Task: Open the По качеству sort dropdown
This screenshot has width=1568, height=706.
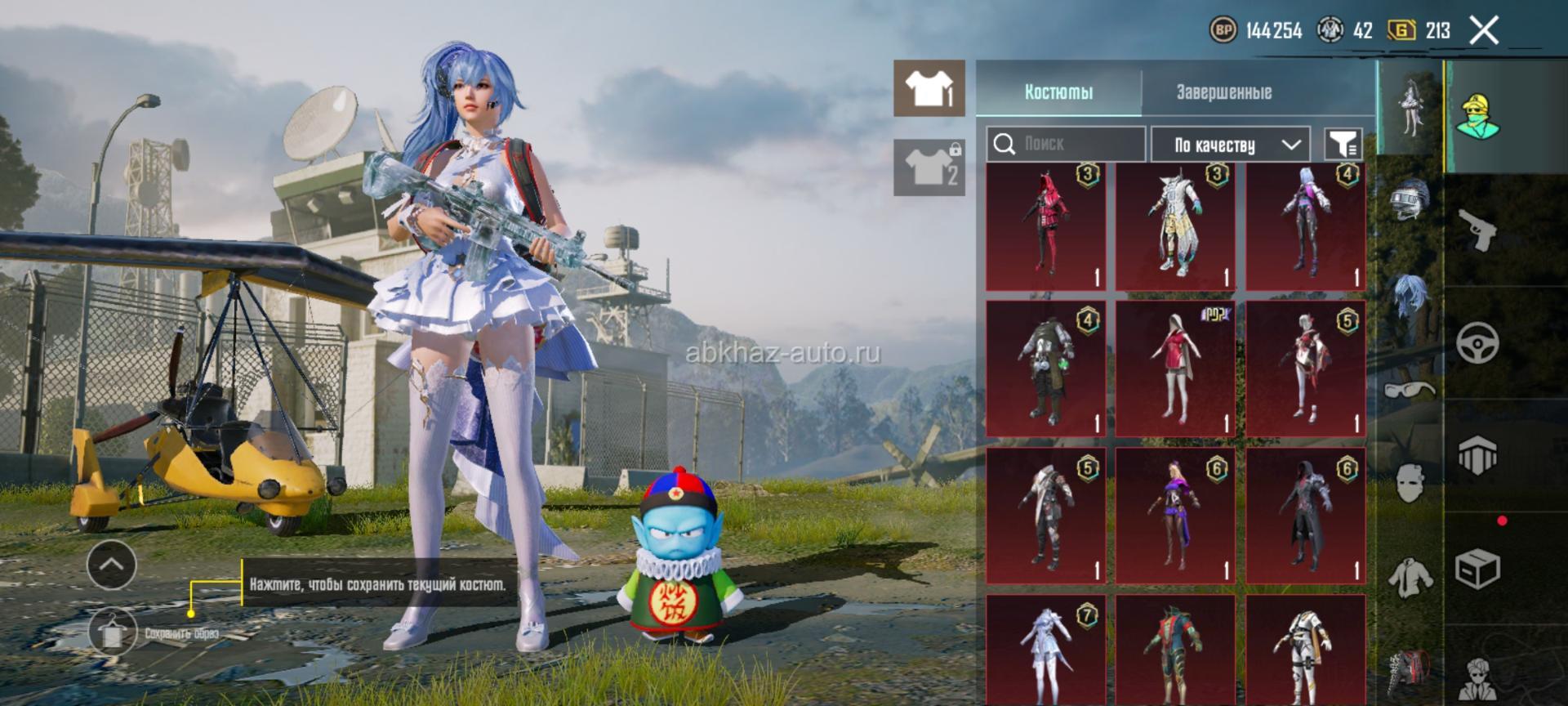Action: (1231, 145)
